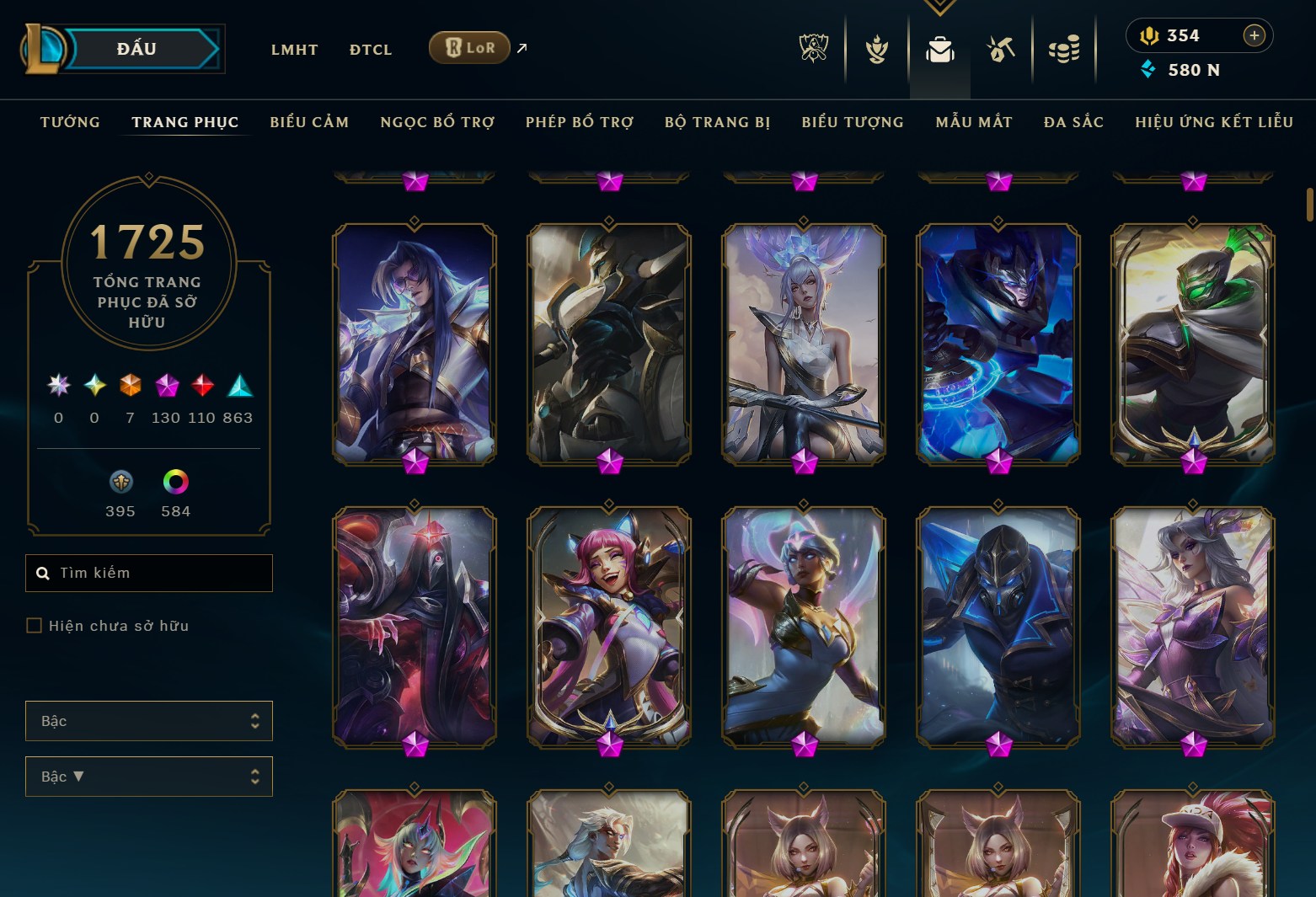This screenshot has width=1316, height=897.
Task: Open the store coins icon
Action: [x=1064, y=48]
